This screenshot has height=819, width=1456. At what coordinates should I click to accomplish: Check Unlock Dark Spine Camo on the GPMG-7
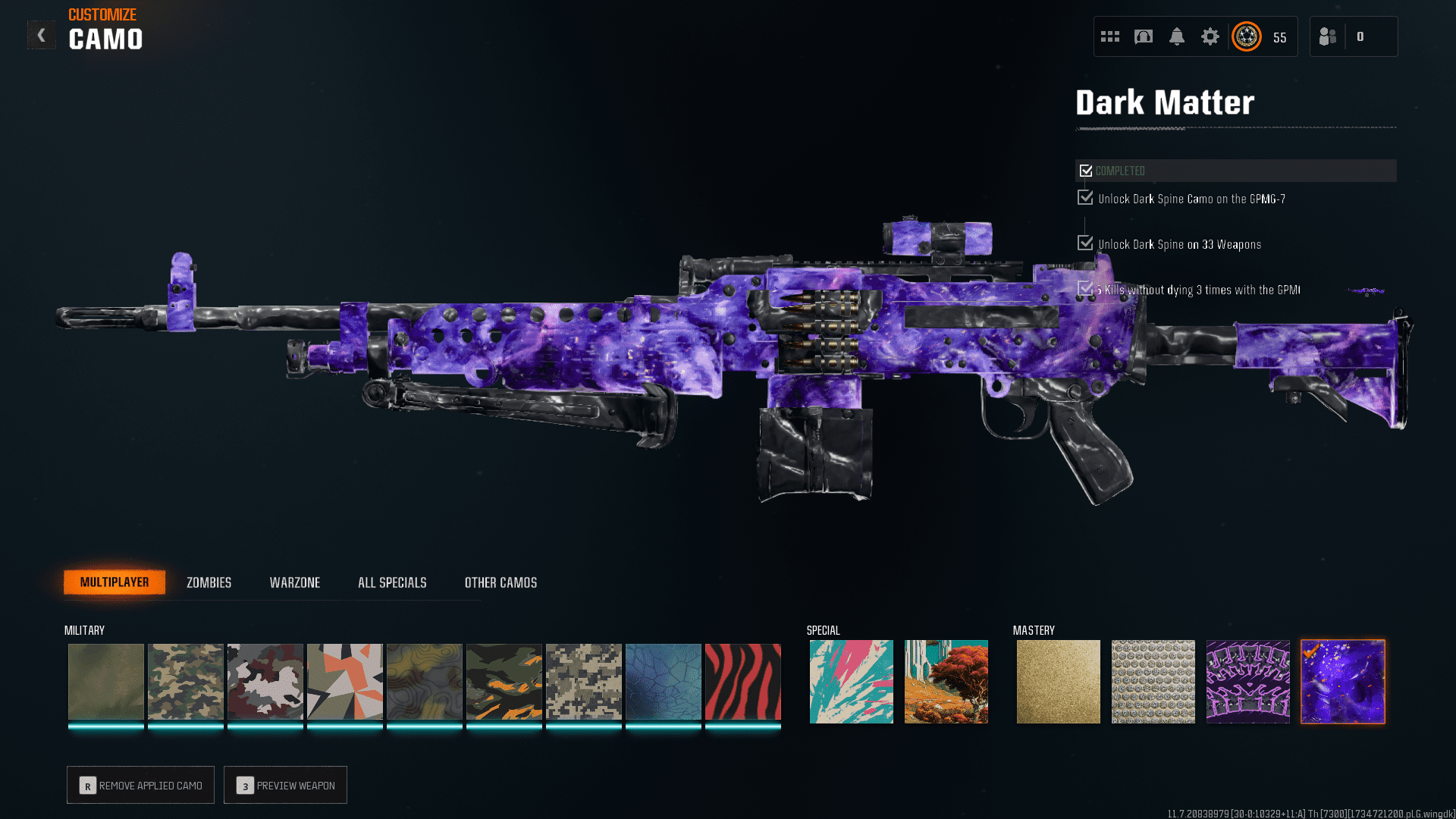click(x=1084, y=197)
